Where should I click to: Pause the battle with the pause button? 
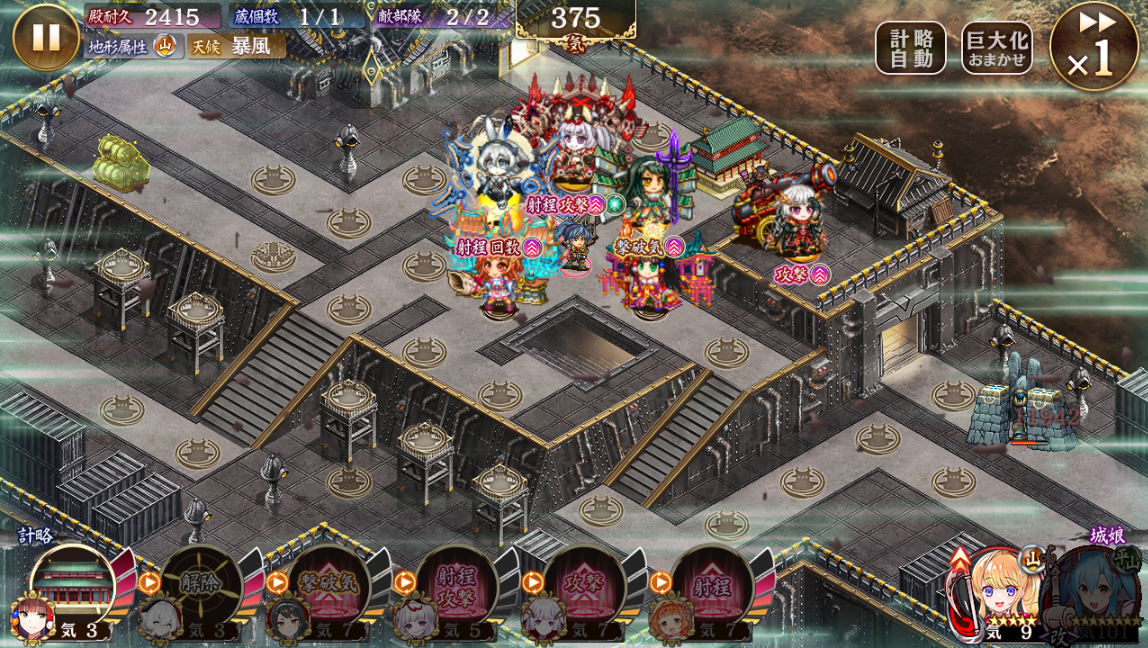(45, 38)
